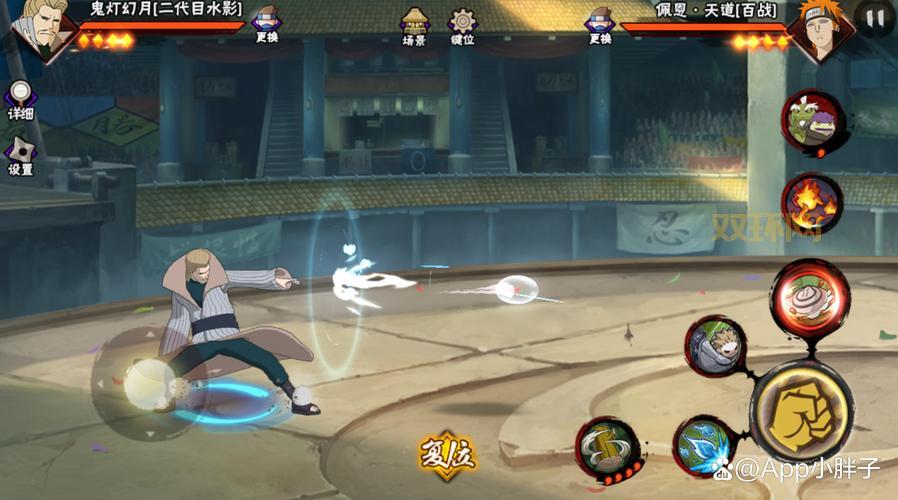Activate the flame secret scroll icon
898x500 pixels.
[811, 203]
